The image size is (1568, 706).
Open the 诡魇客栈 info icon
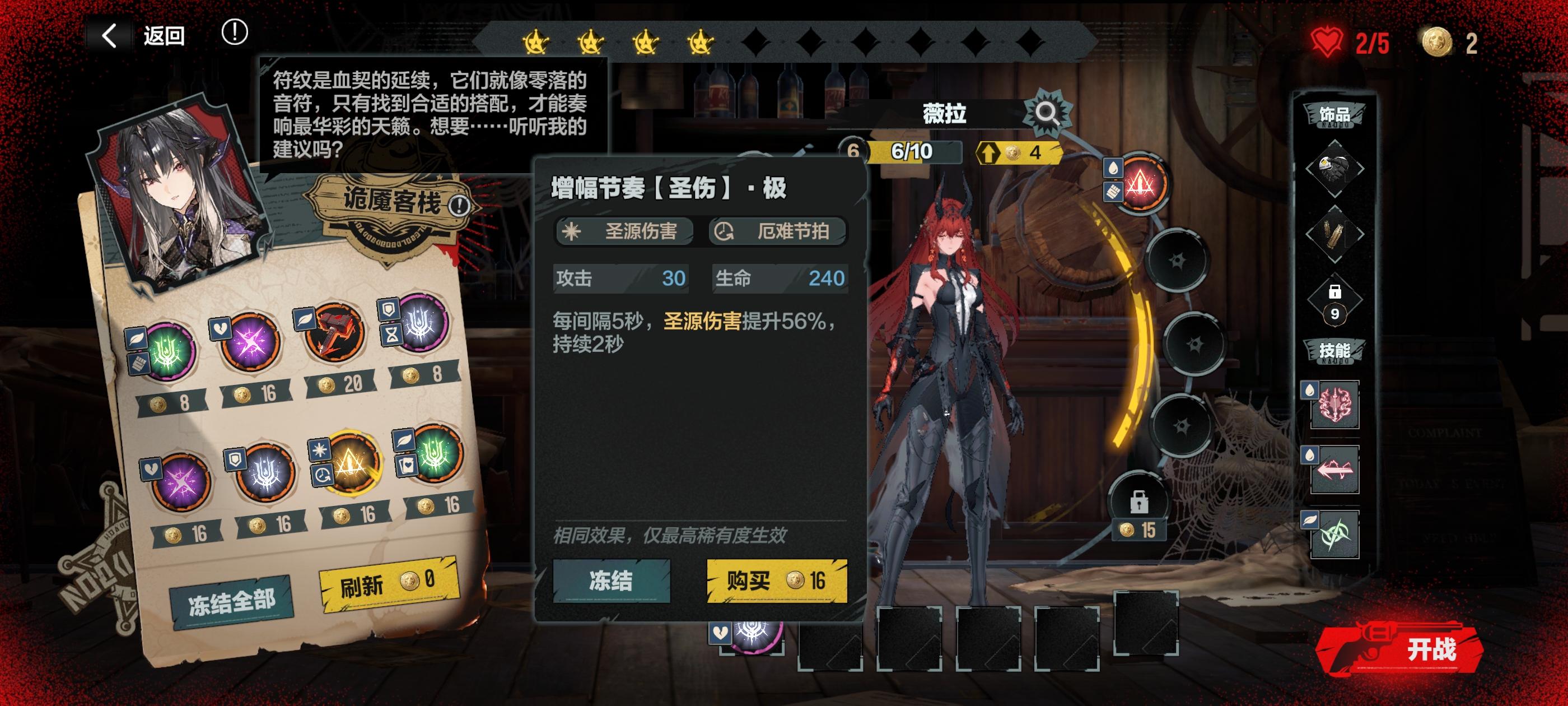click(x=459, y=206)
